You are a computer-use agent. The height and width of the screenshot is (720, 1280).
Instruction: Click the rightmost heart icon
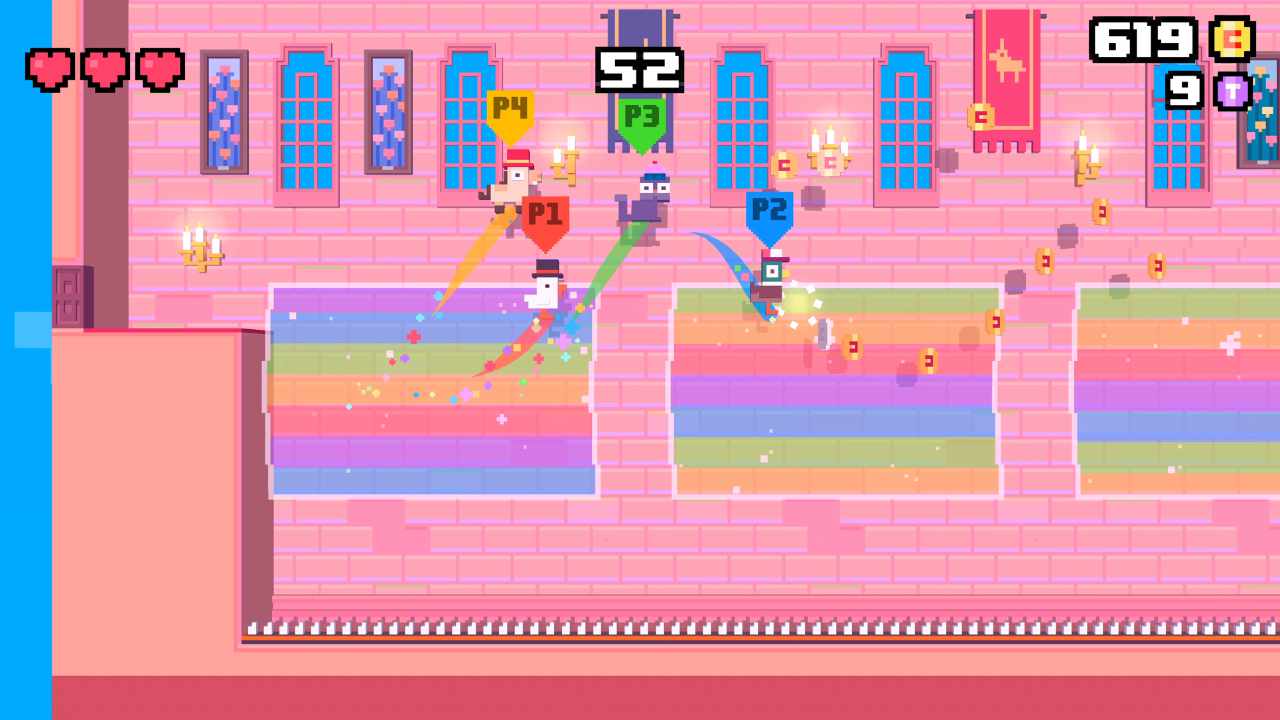pyautogui.click(x=160, y=70)
